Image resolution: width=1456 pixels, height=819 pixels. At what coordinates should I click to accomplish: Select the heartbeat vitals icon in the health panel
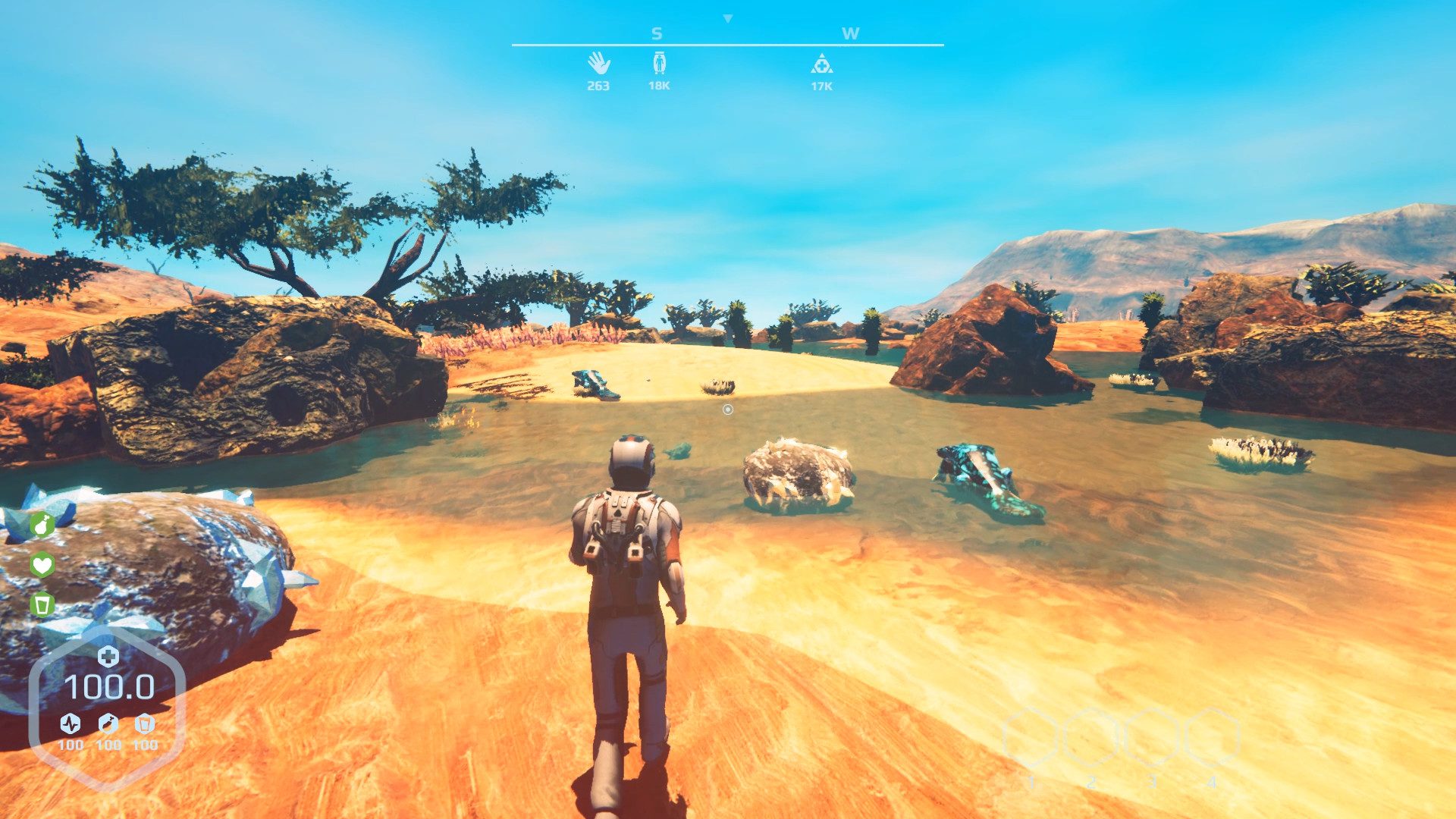coord(69,723)
